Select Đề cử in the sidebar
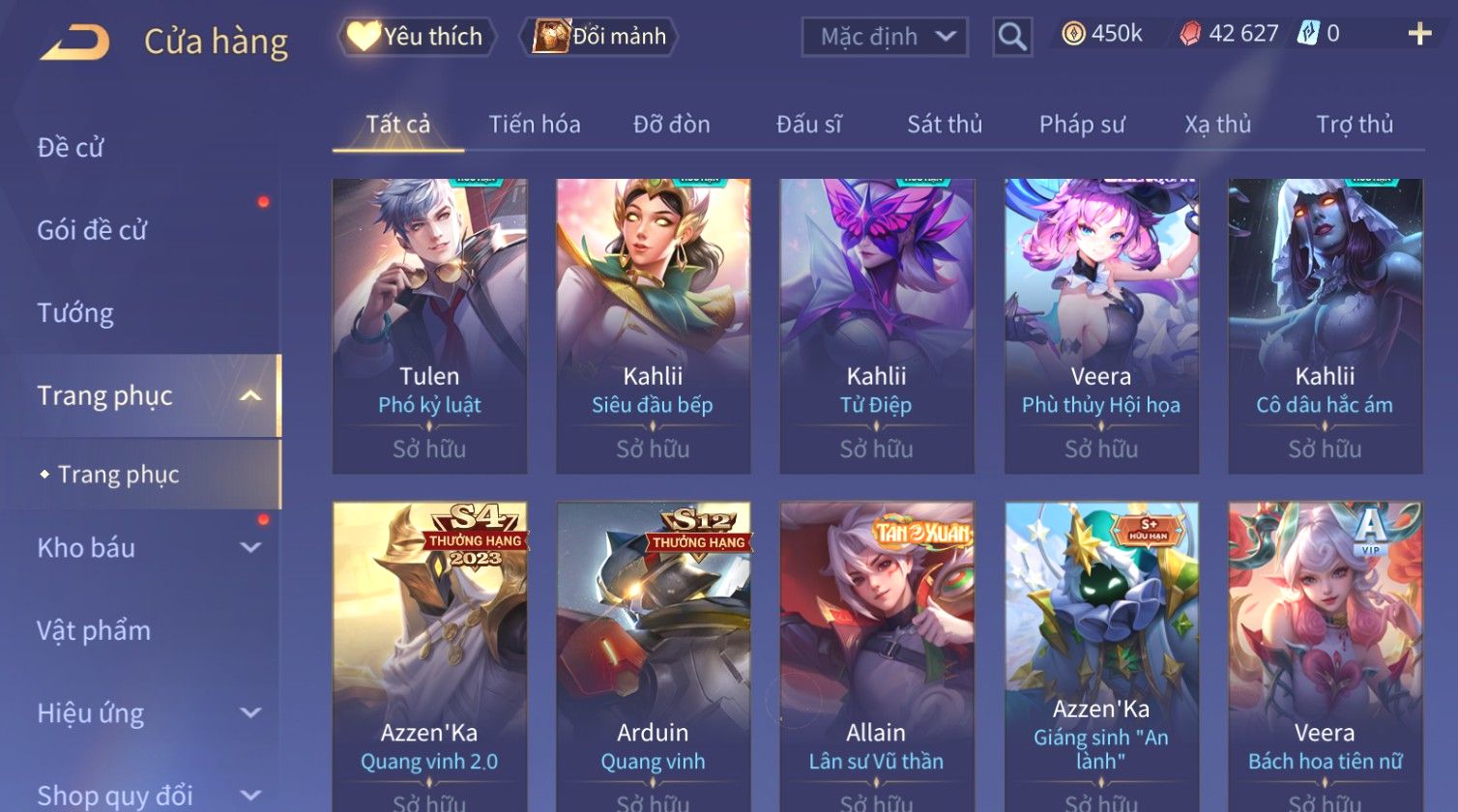The width and height of the screenshot is (1458, 812). coord(71,147)
